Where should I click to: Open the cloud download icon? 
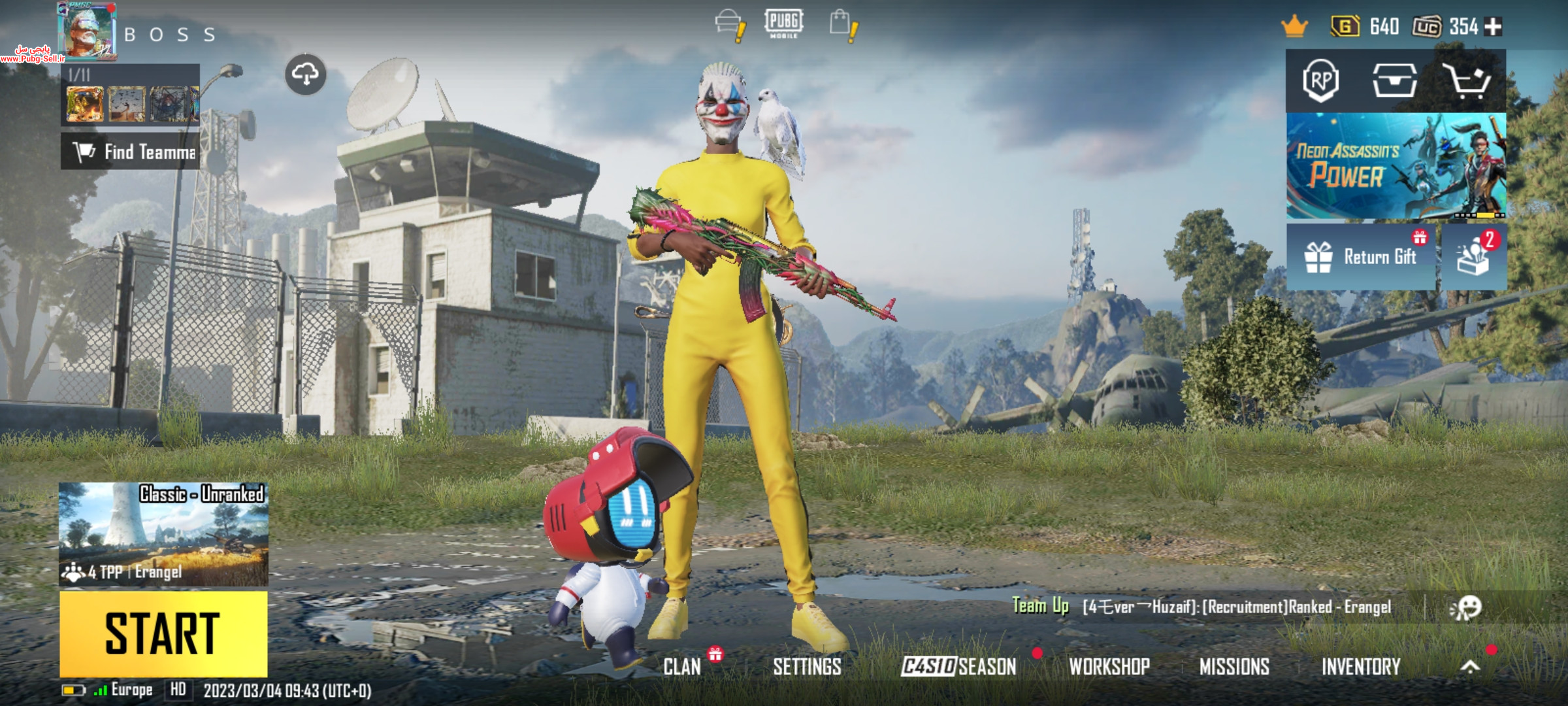coord(305,75)
